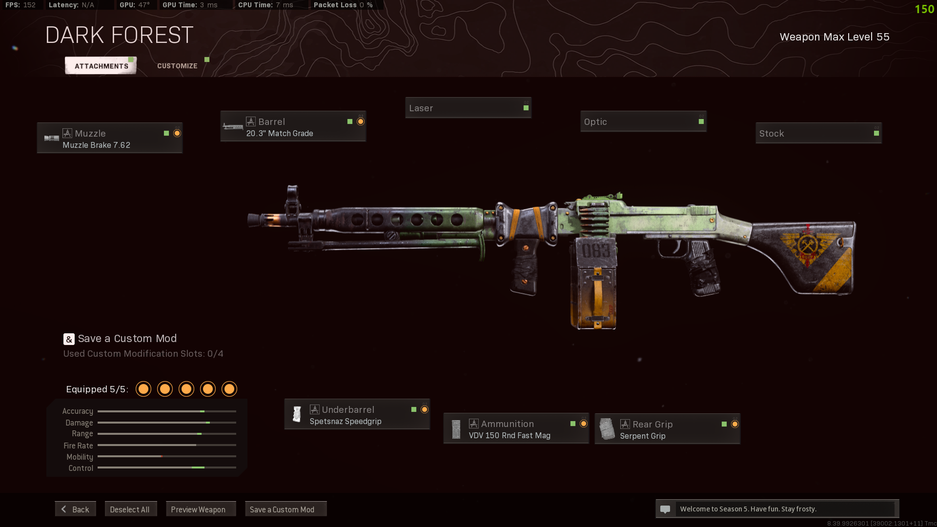The width and height of the screenshot is (937, 527).
Task: Select the empty Optic slot
Action: pos(643,122)
